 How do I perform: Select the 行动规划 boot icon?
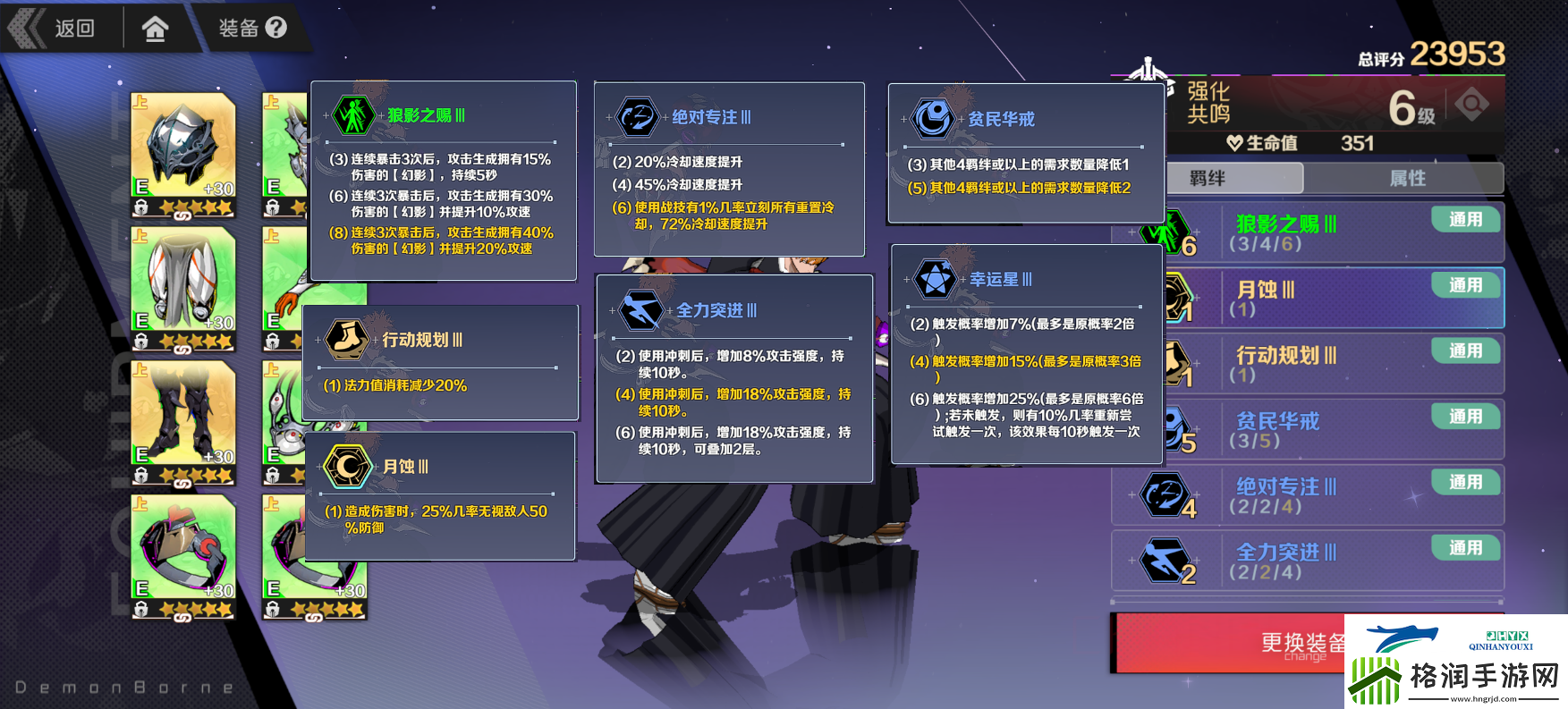coord(348,341)
